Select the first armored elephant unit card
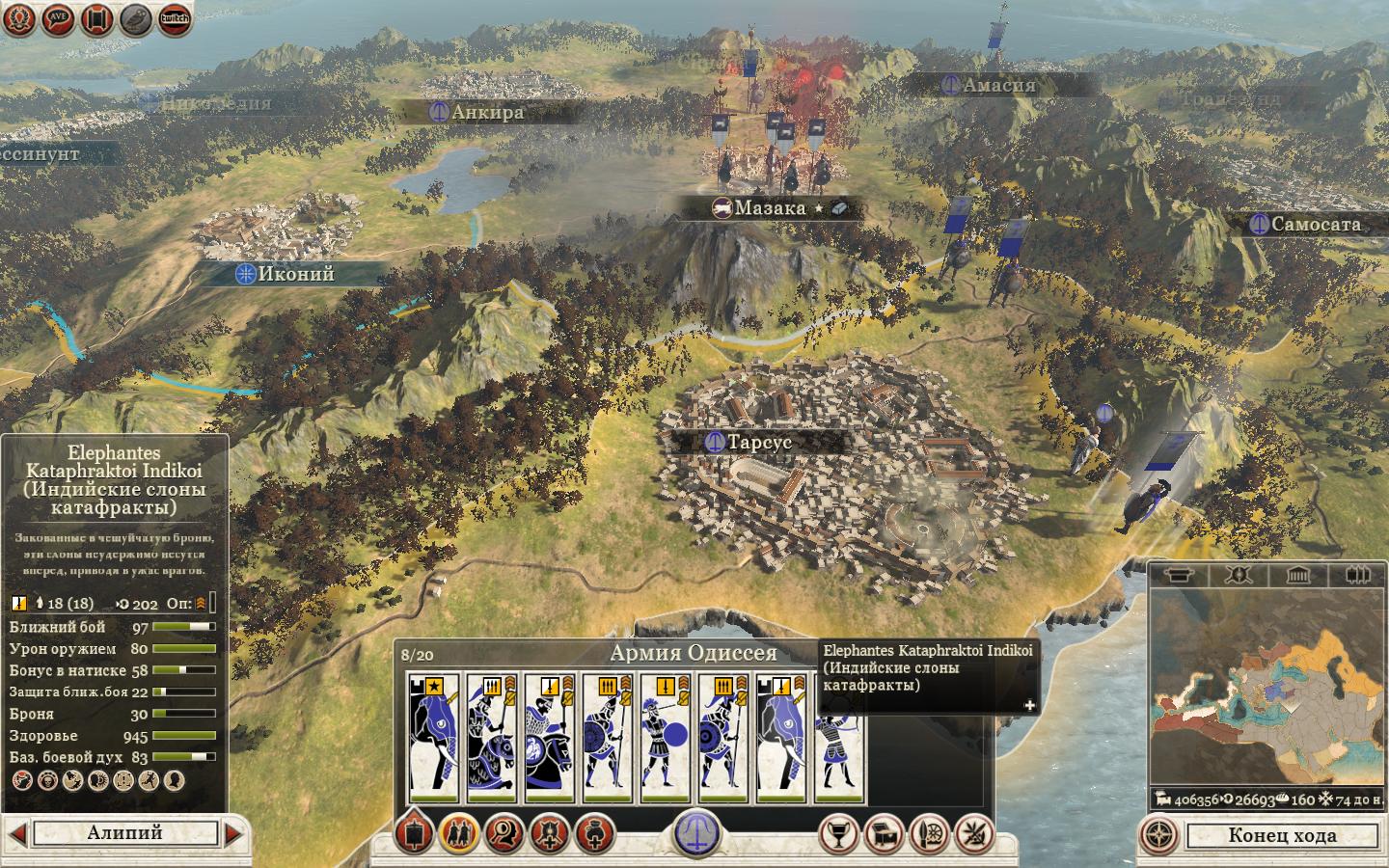Image resolution: width=1389 pixels, height=868 pixels. [x=434, y=739]
